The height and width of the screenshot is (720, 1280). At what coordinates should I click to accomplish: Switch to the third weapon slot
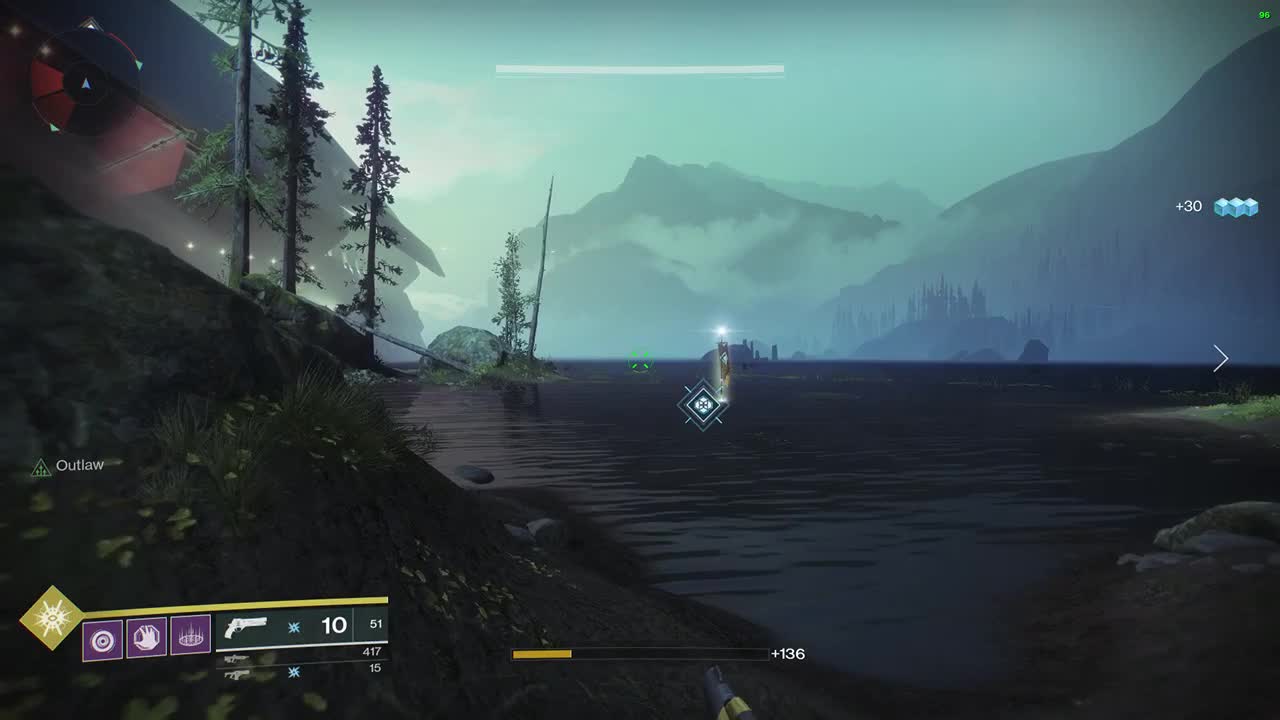pos(237,673)
